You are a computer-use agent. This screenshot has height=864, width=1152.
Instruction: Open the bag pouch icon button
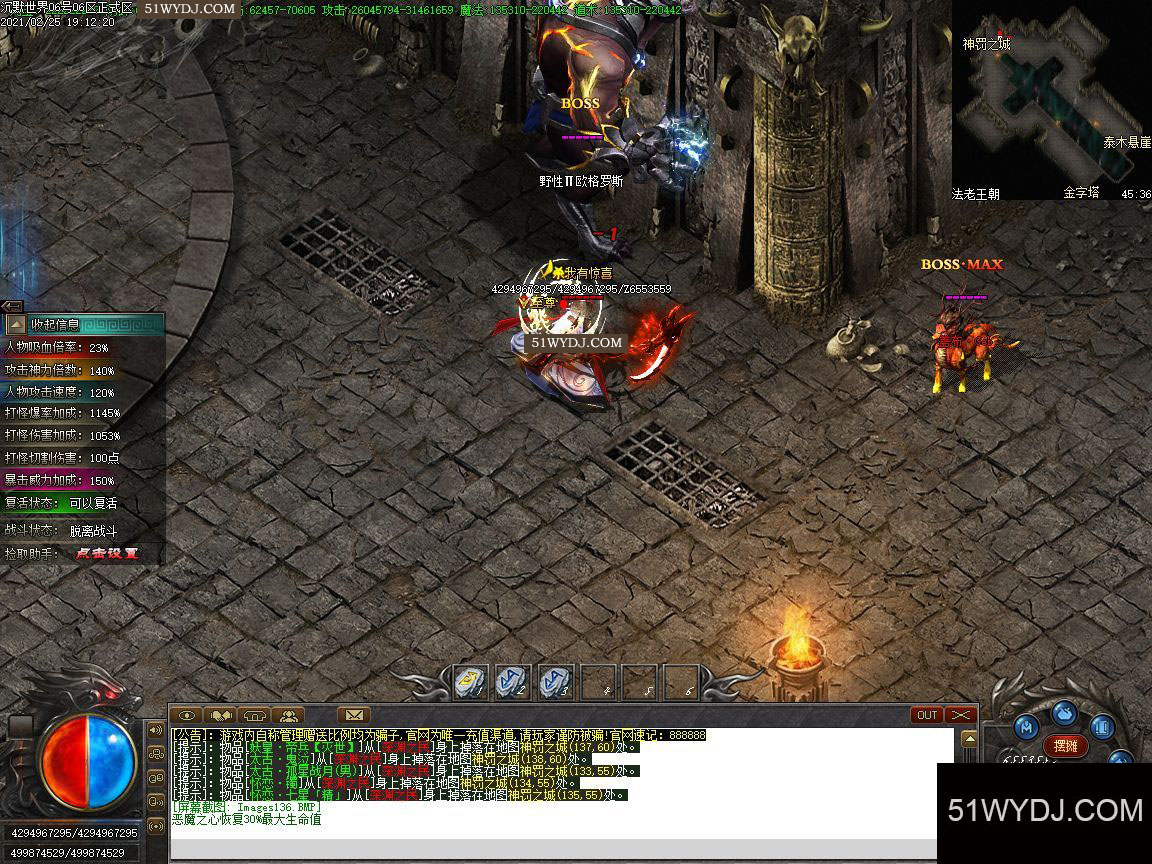tap(1066, 712)
